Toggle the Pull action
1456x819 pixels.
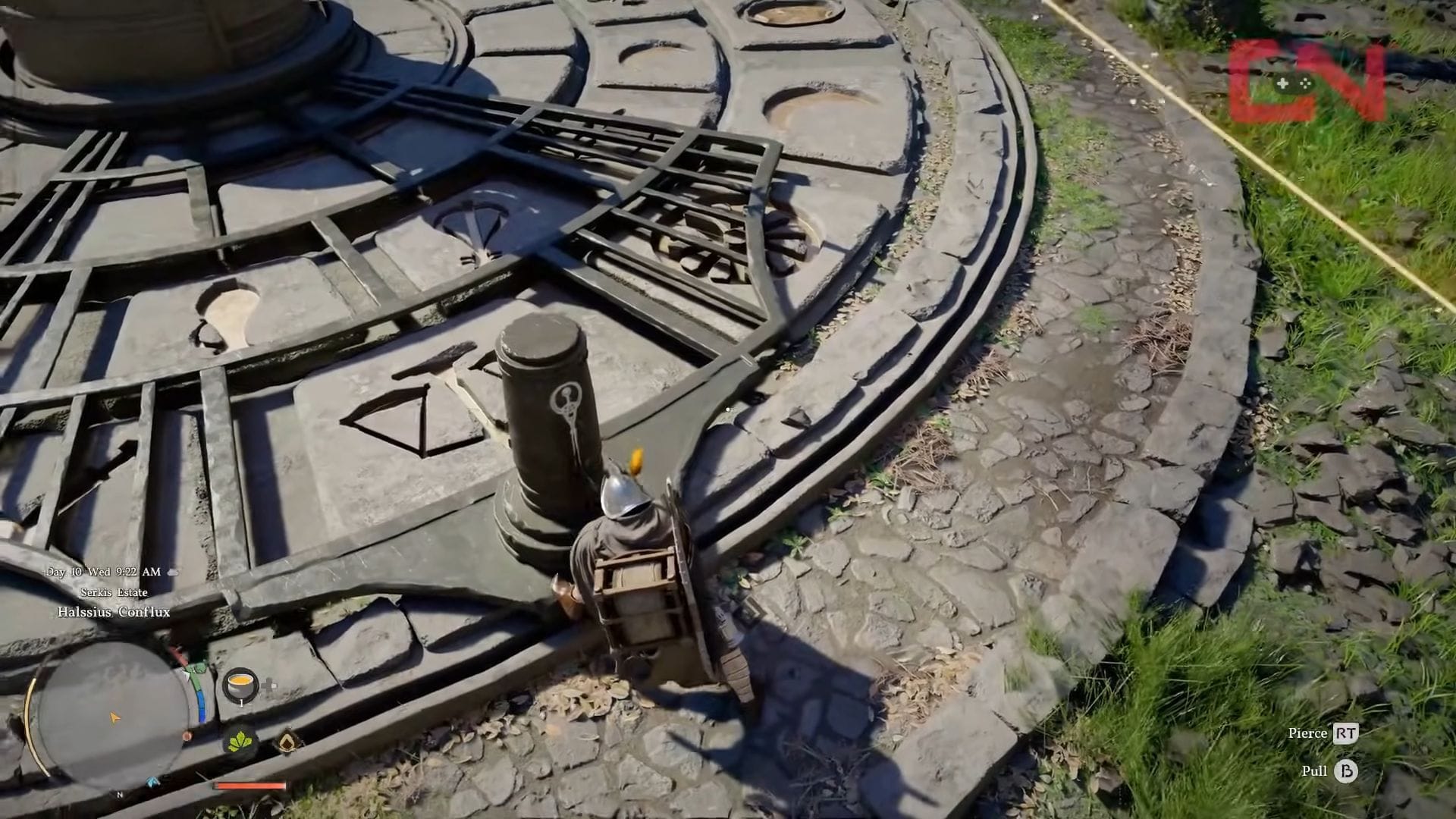click(1314, 770)
